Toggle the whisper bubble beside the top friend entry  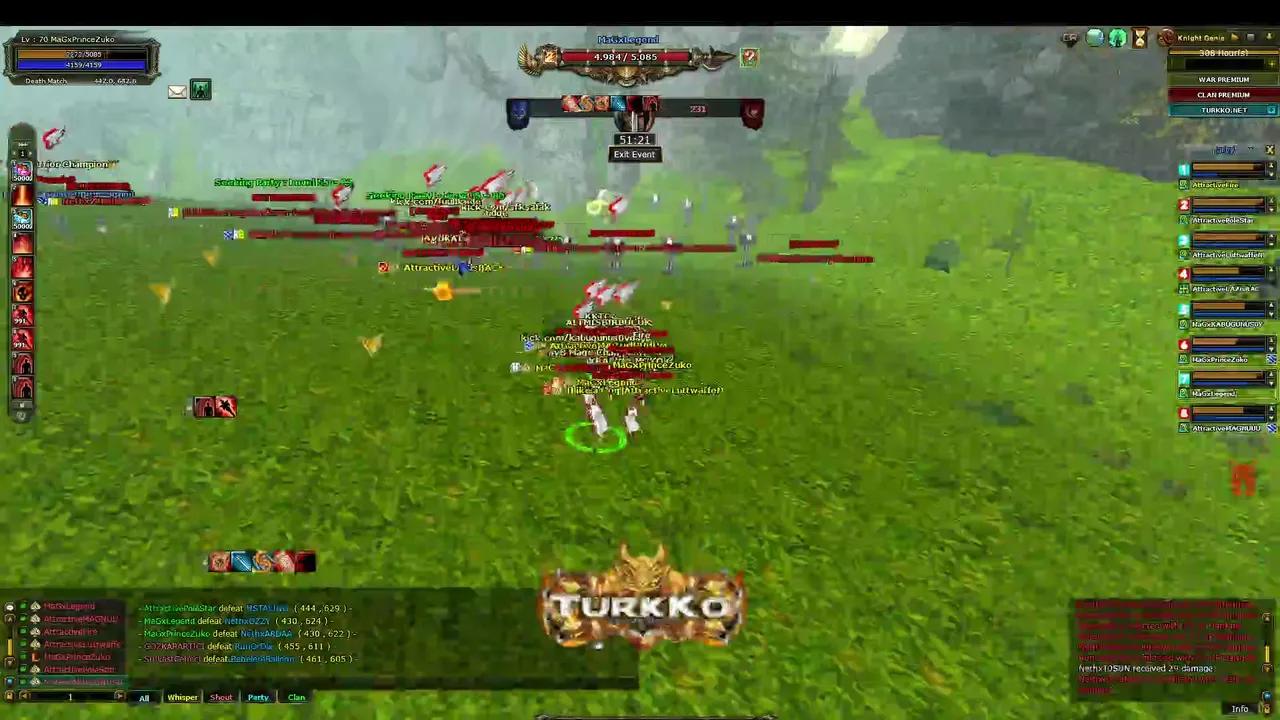(x=9, y=606)
